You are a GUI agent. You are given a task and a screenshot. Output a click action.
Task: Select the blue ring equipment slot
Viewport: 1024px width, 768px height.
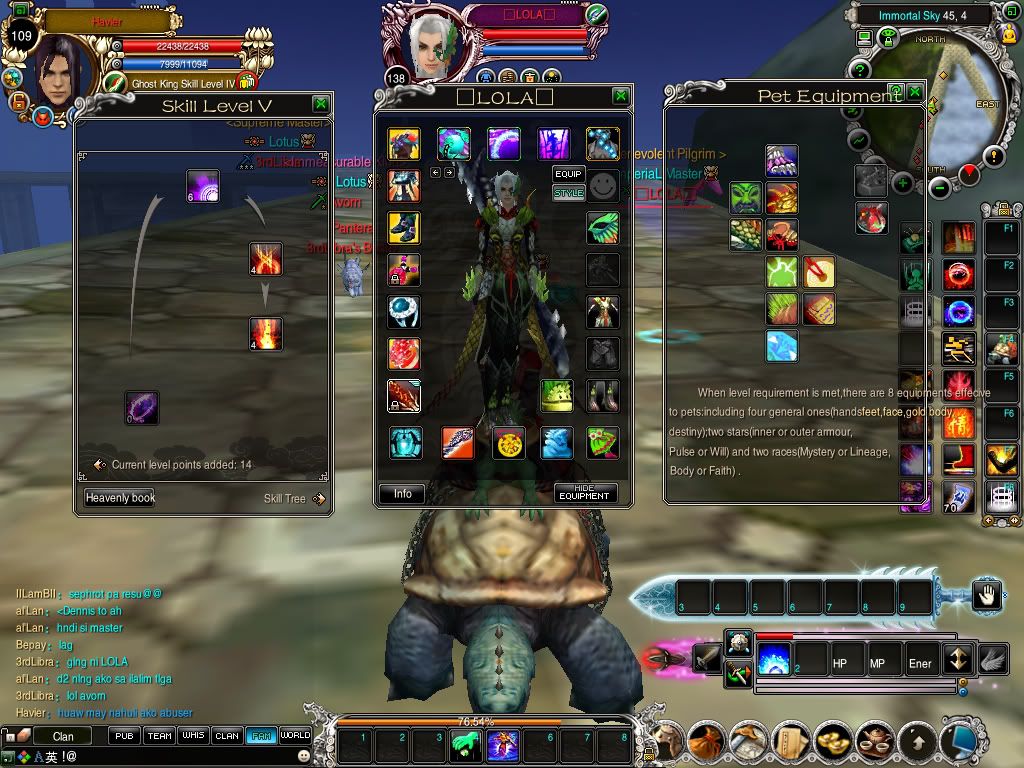point(404,311)
